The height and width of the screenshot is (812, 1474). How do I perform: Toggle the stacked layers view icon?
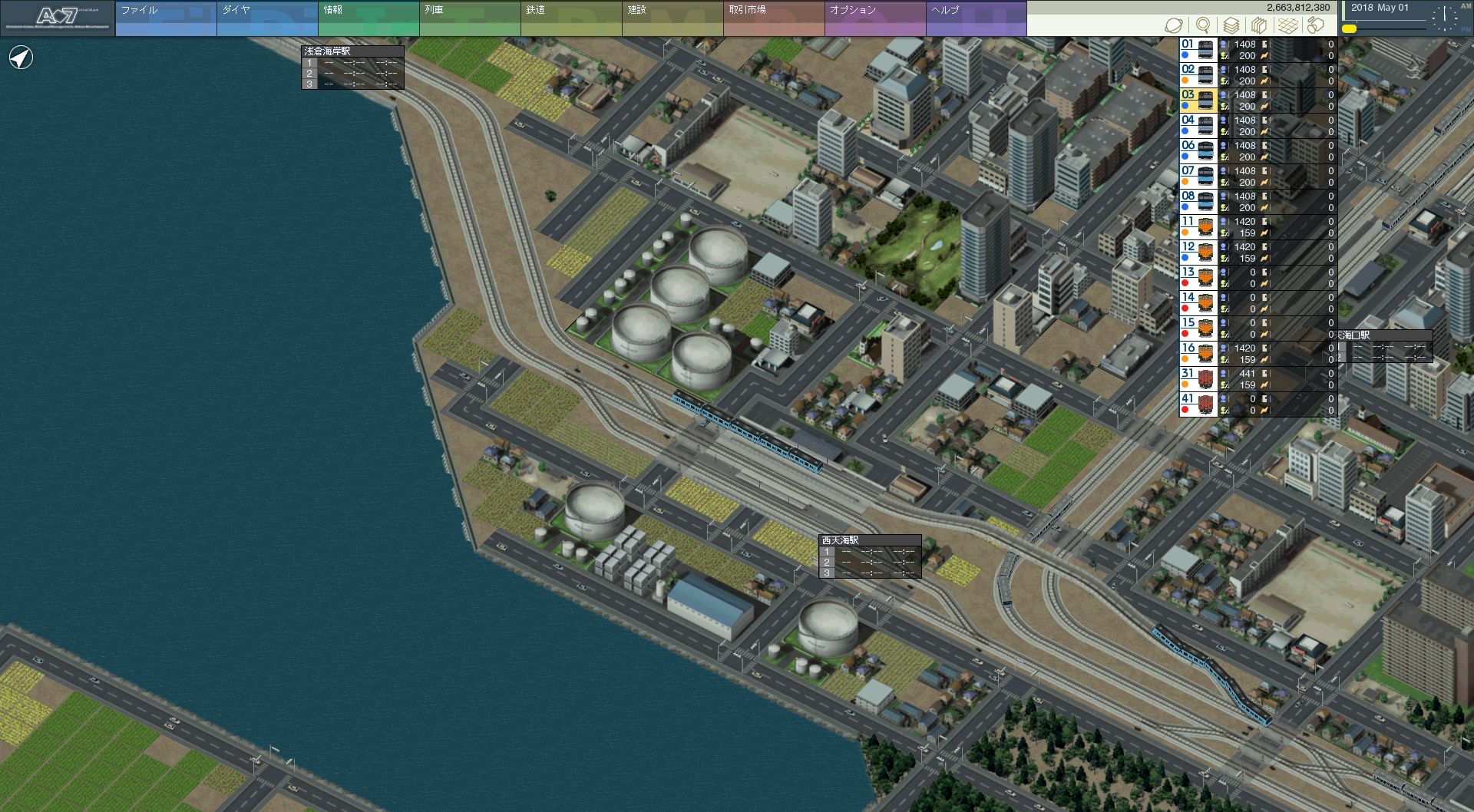click(x=1231, y=25)
